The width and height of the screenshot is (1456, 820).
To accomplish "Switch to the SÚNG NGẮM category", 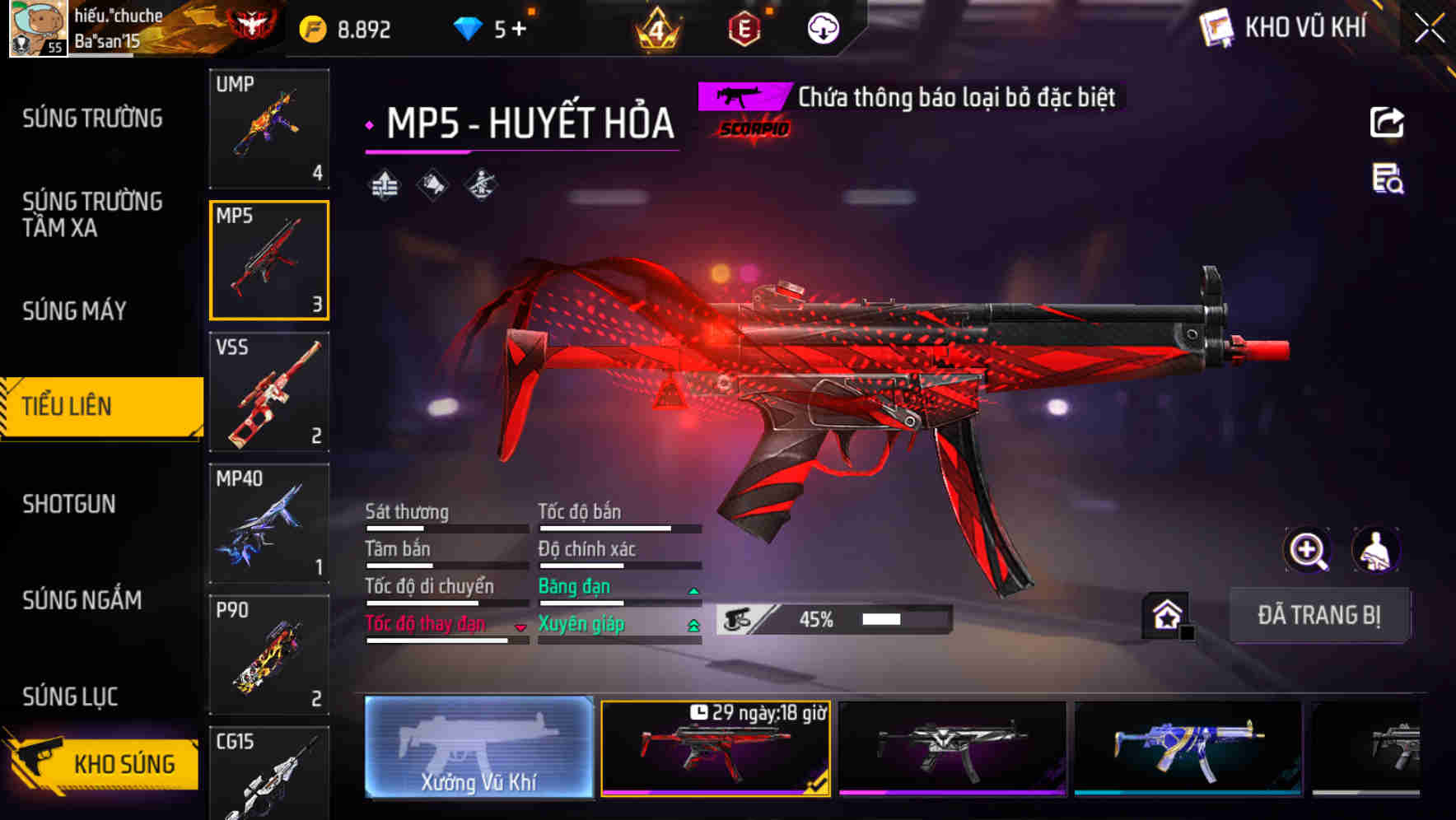I will (x=81, y=601).
